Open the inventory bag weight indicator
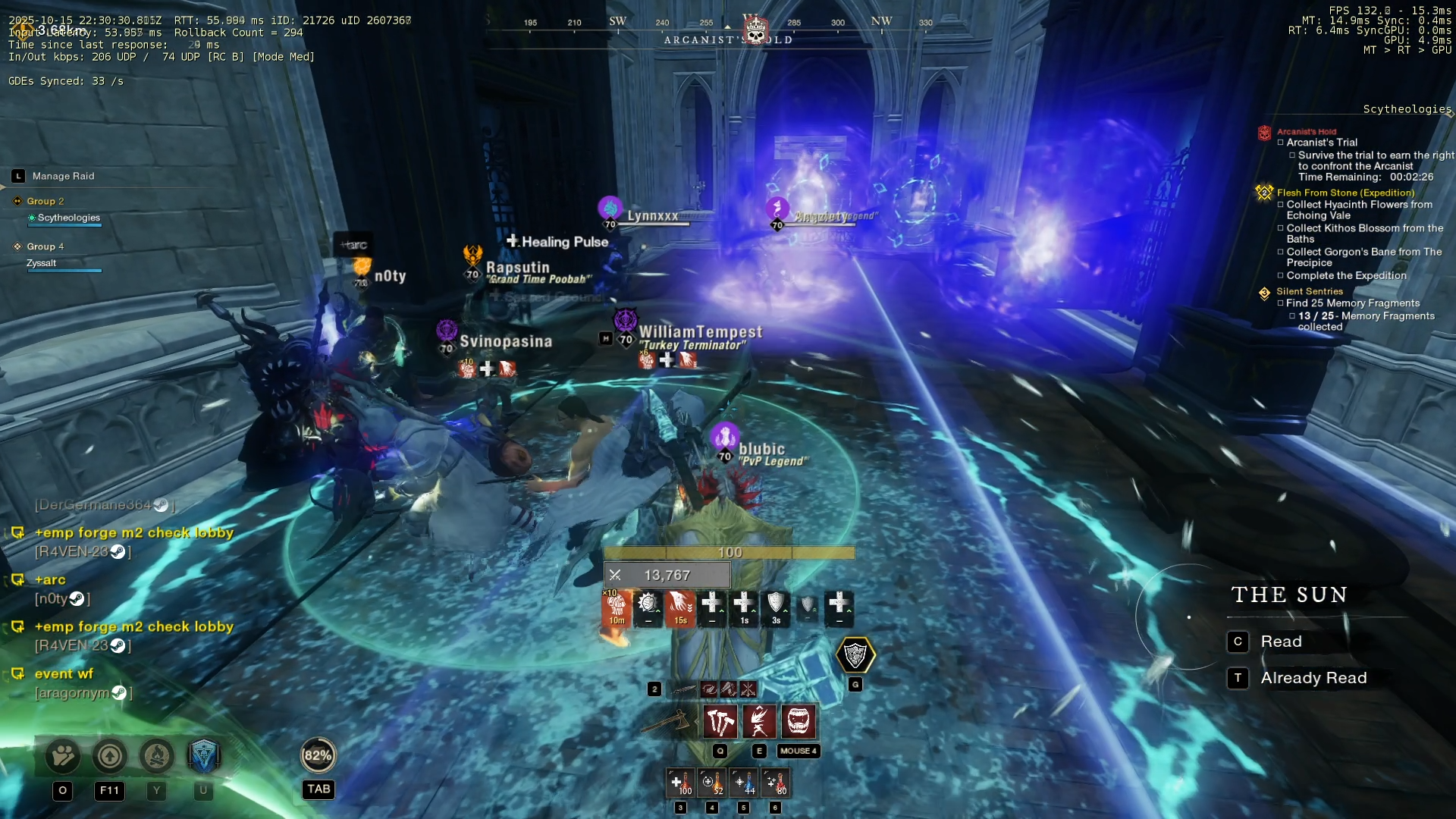 [318, 755]
